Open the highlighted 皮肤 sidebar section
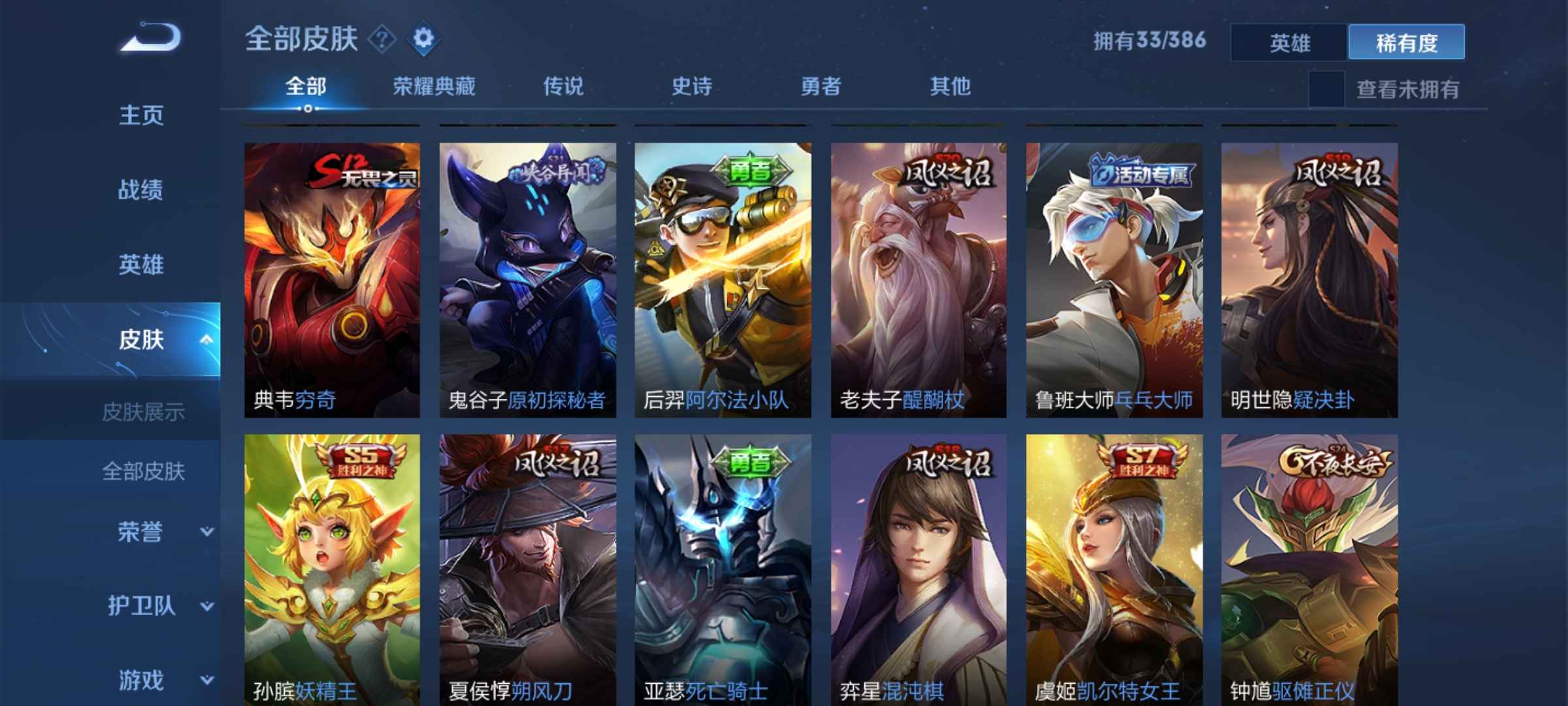 [142, 340]
